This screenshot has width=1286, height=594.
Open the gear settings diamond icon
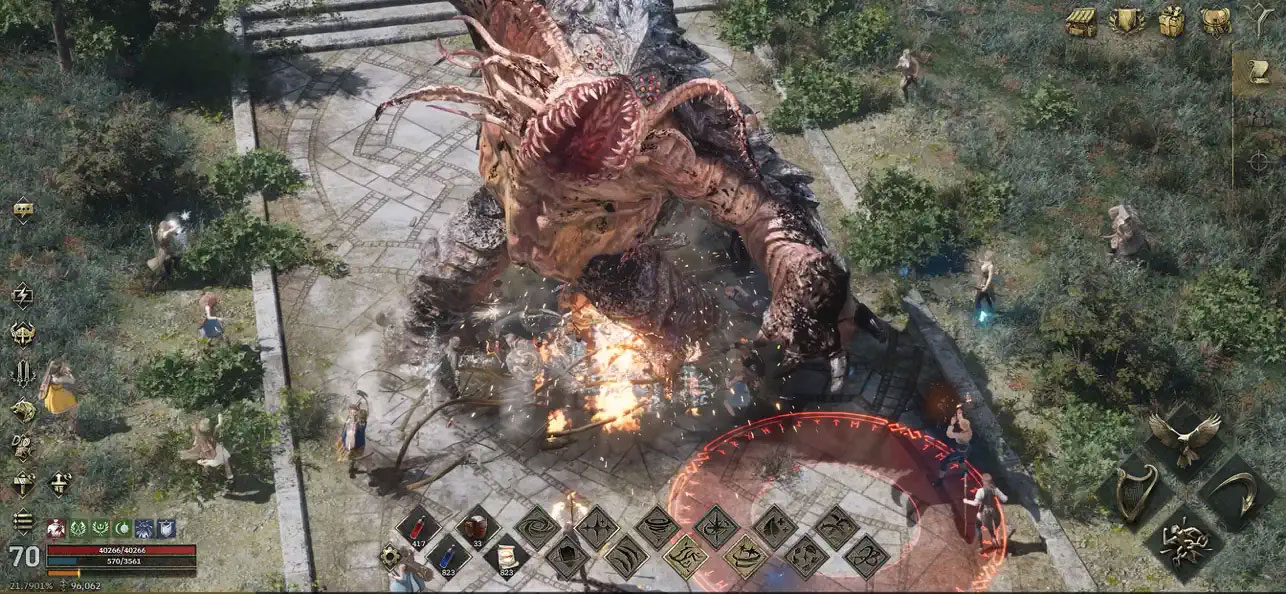pos(390,557)
